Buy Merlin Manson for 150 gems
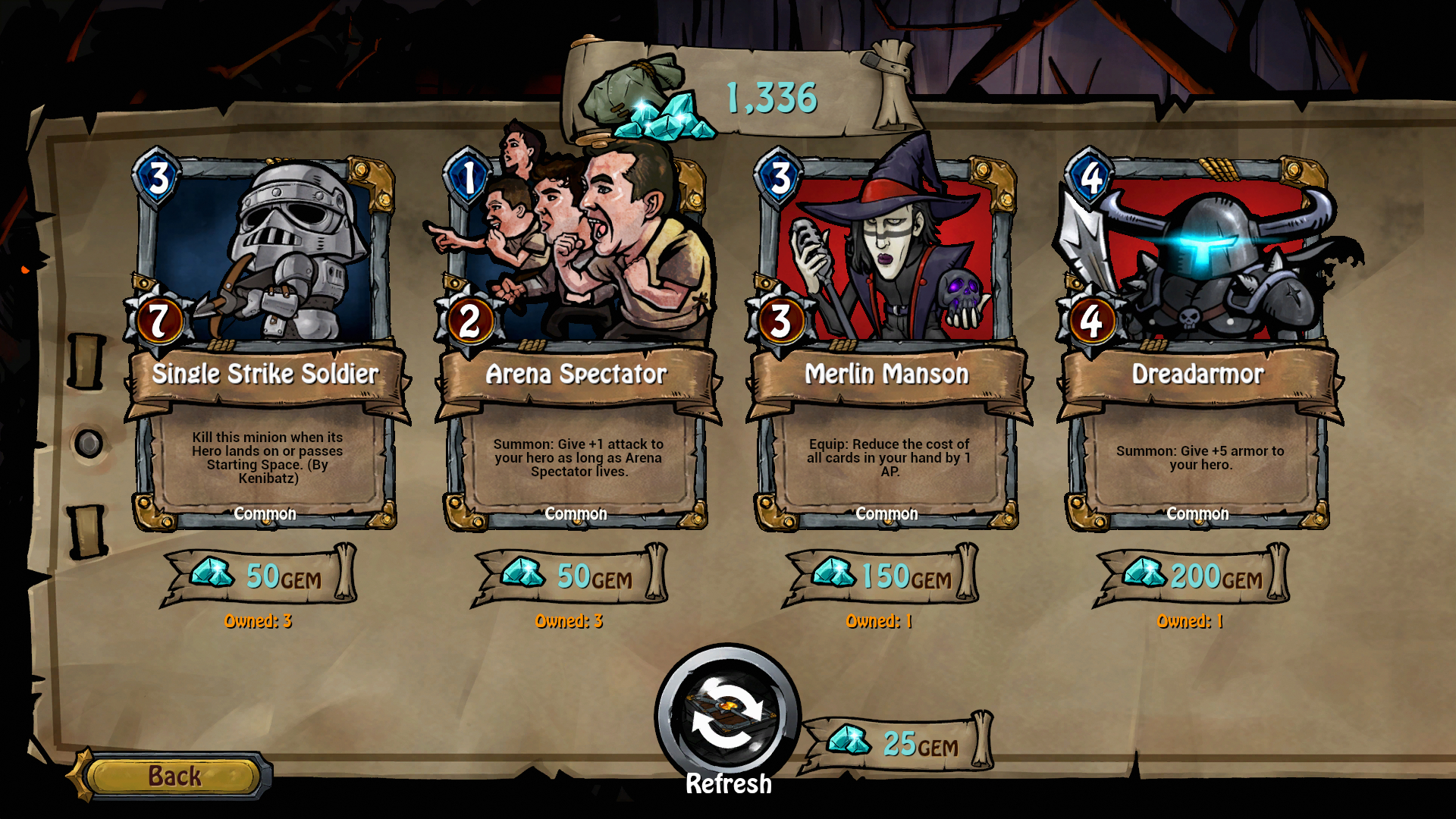The width and height of the screenshot is (1456, 819). [881, 576]
